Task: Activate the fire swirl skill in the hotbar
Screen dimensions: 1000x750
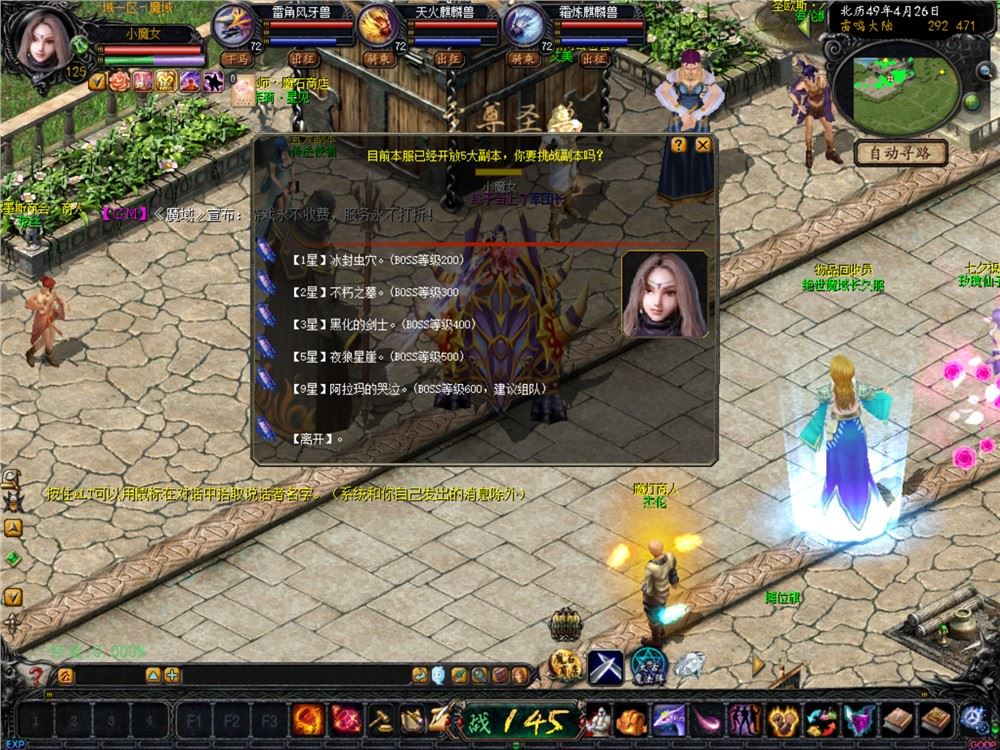Action: pos(307,720)
